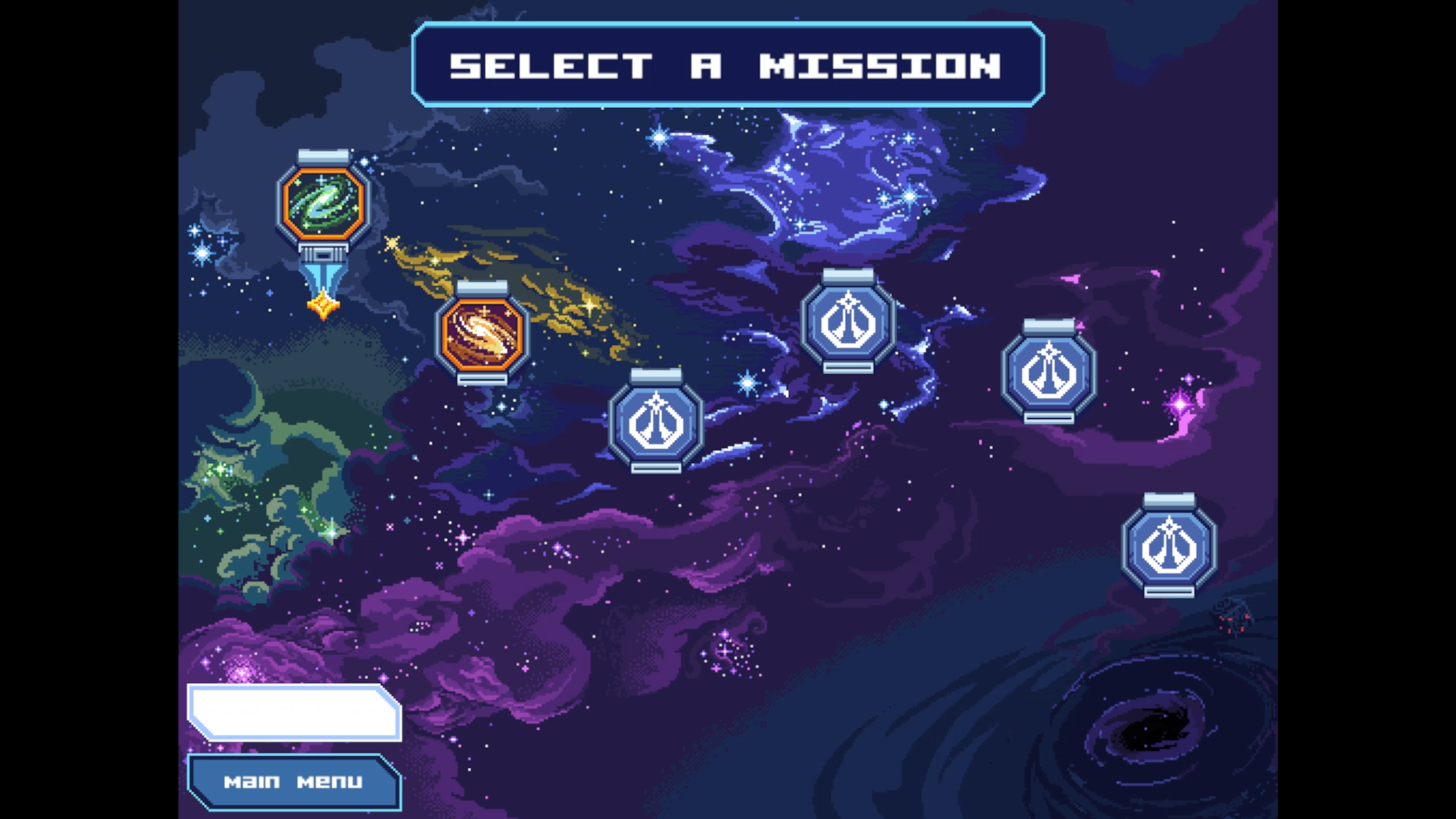Click the rocket emblem on the center locked medallion
1456x819 pixels.
click(656, 423)
